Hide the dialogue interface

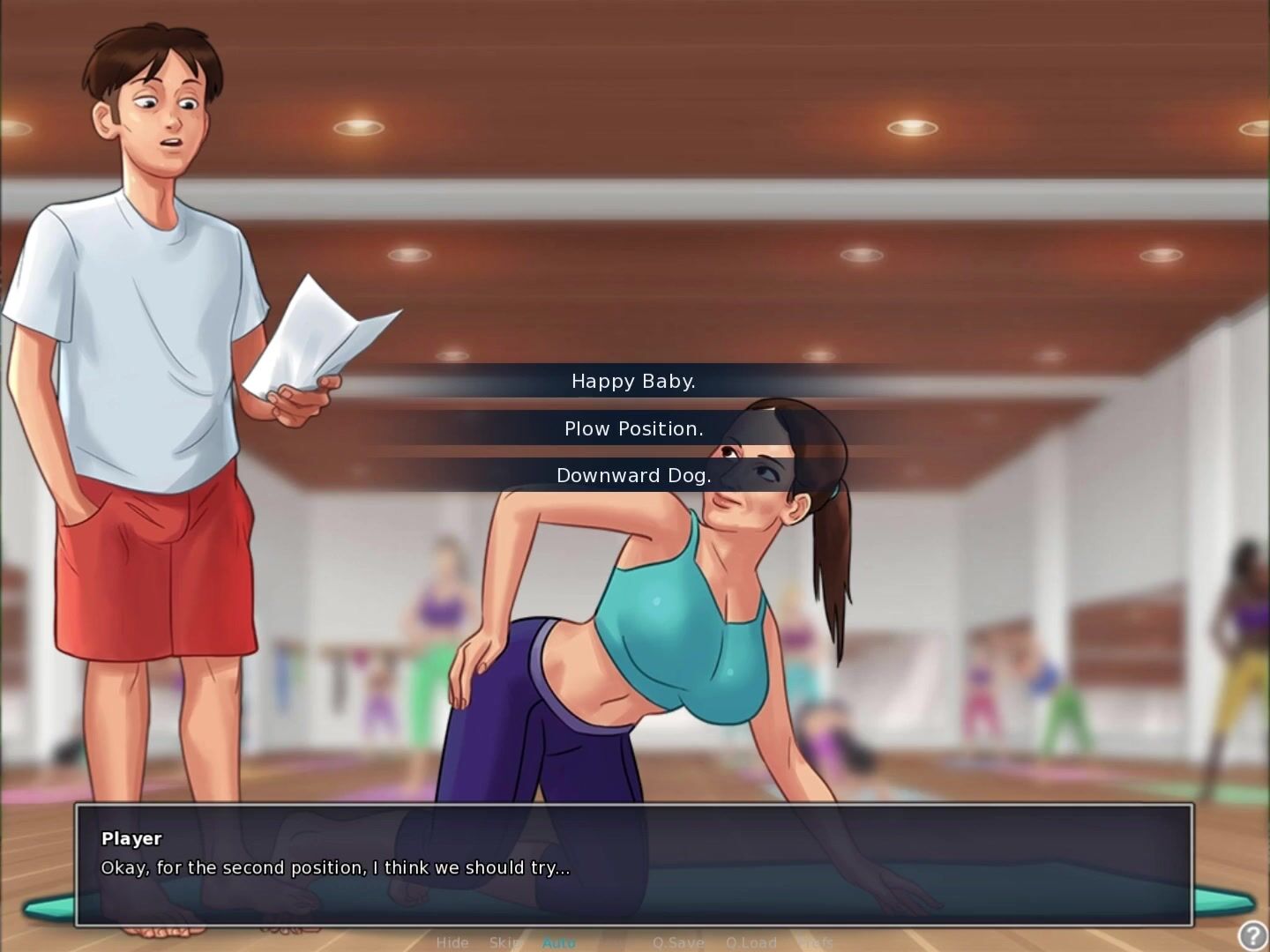(452, 942)
